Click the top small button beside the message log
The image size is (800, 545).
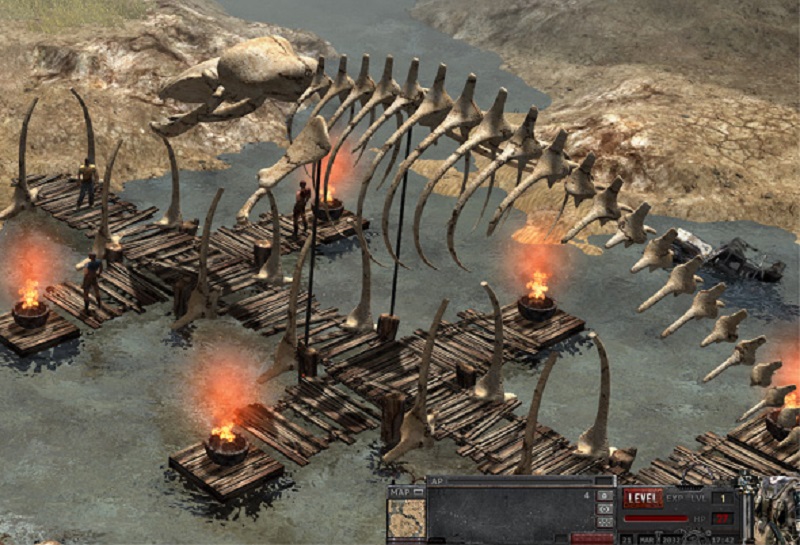point(604,495)
